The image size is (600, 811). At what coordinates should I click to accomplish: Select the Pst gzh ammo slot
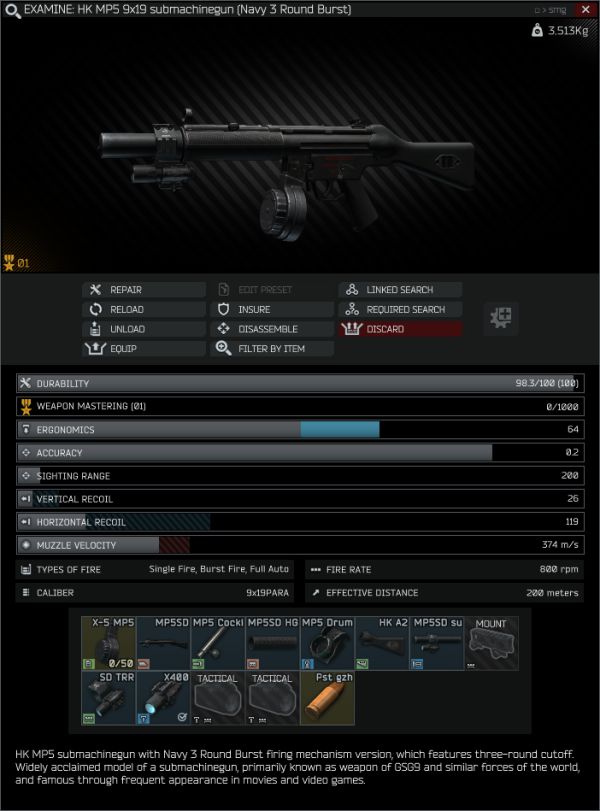pyautogui.click(x=328, y=697)
